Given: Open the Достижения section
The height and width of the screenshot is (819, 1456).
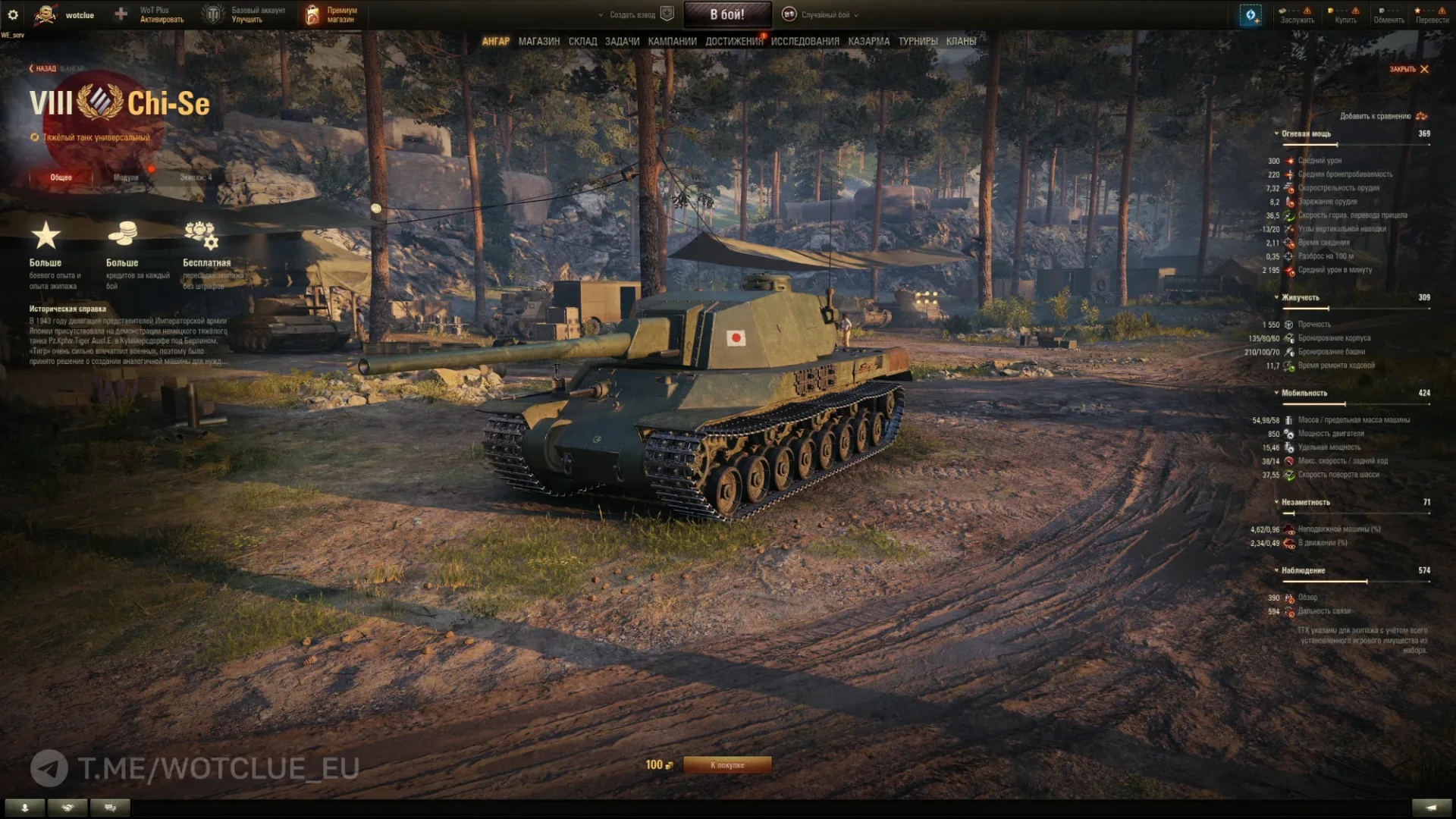Looking at the screenshot, I should click(x=733, y=42).
